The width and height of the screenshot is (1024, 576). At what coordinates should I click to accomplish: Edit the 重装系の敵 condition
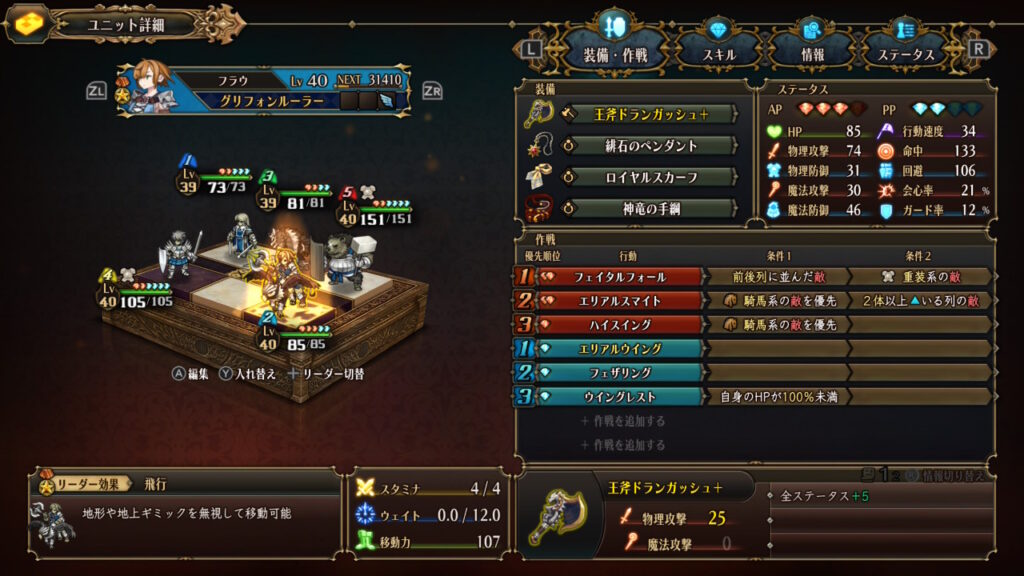920,276
